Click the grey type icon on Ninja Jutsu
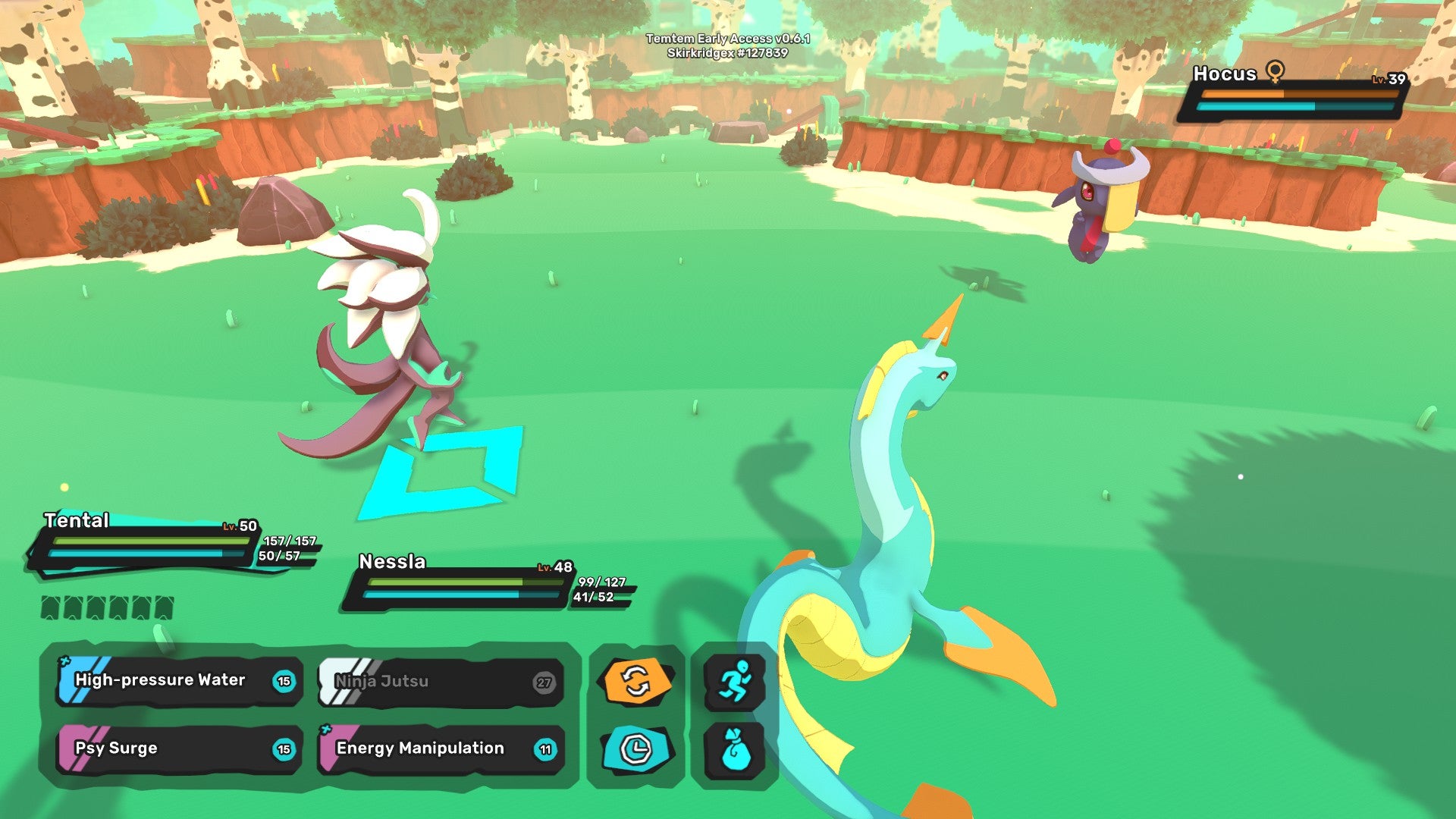The width and height of the screenshot is (1456, 819). click(328, 681)
